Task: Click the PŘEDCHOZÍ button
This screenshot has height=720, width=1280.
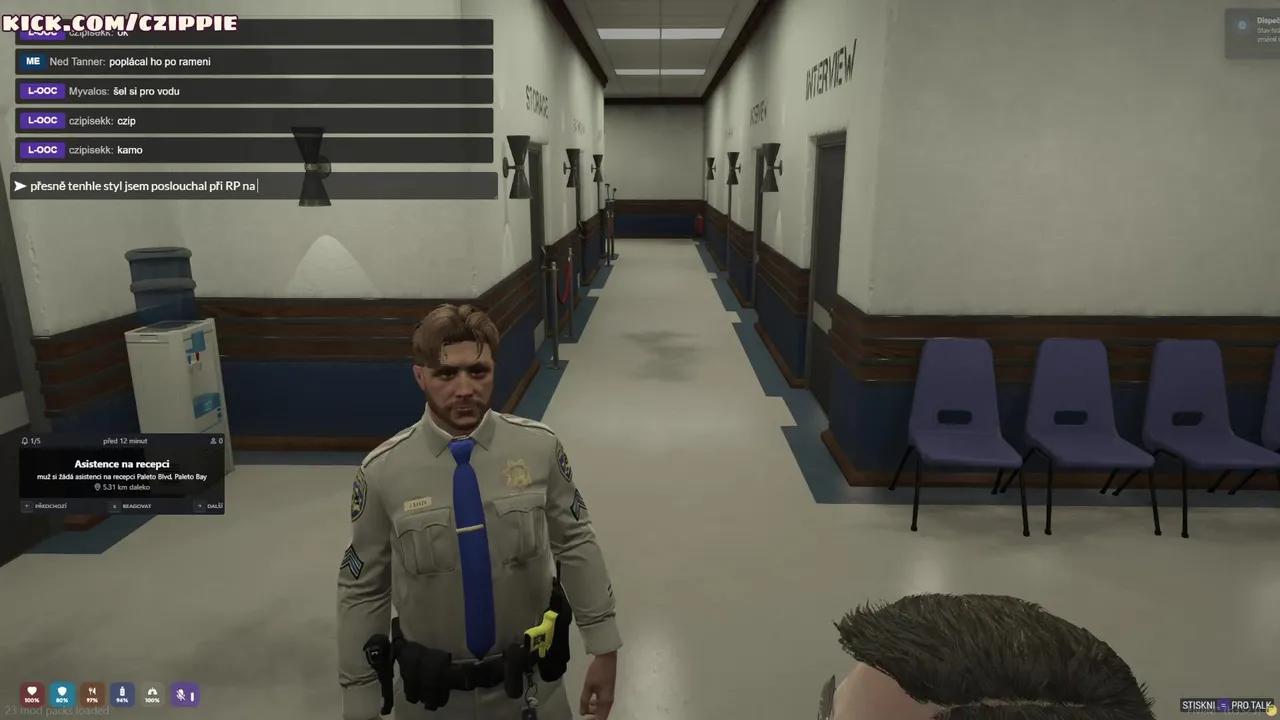Action: point(48,506)
